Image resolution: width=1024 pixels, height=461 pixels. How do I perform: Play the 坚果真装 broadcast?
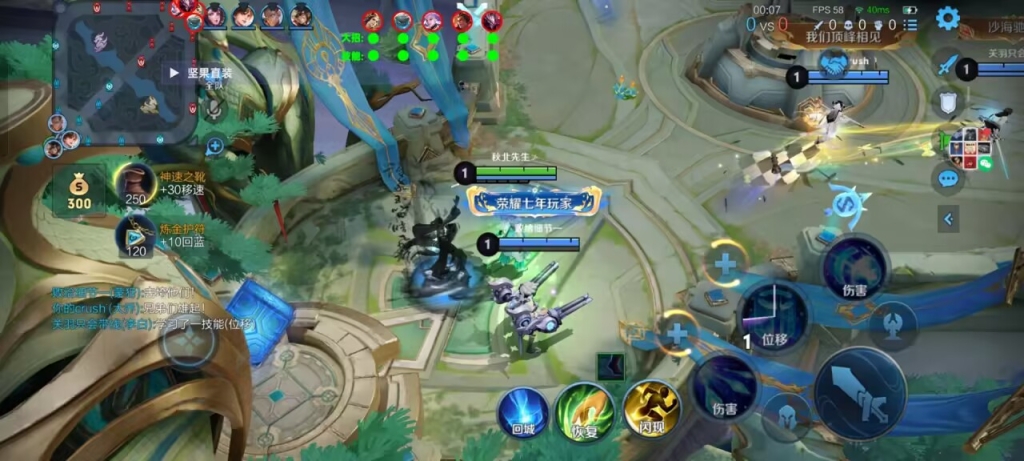[x=174, y=73]
